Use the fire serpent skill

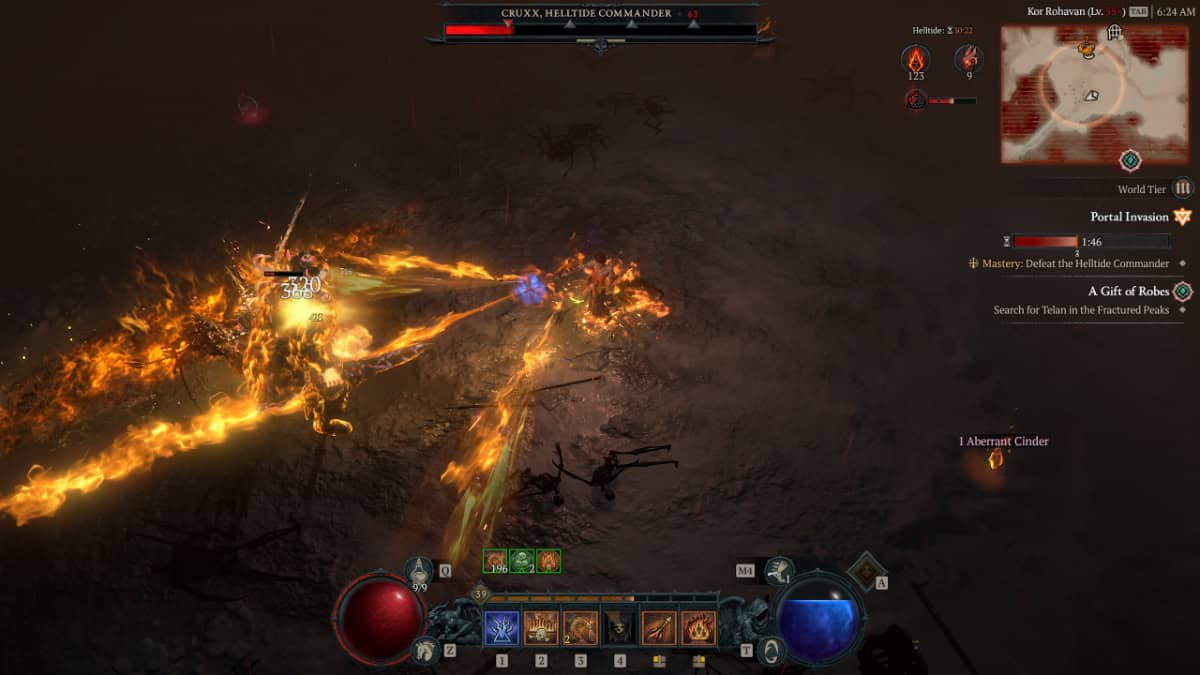tap(580, 628)
